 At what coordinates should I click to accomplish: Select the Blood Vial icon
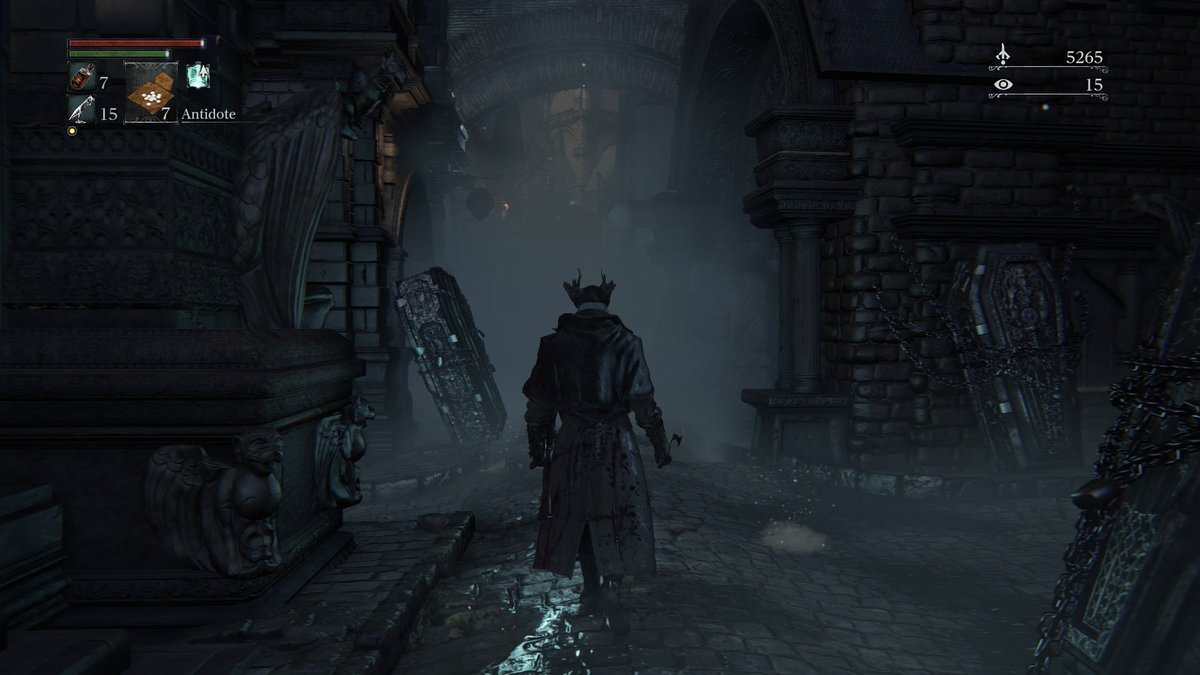[x=82, y=76]
